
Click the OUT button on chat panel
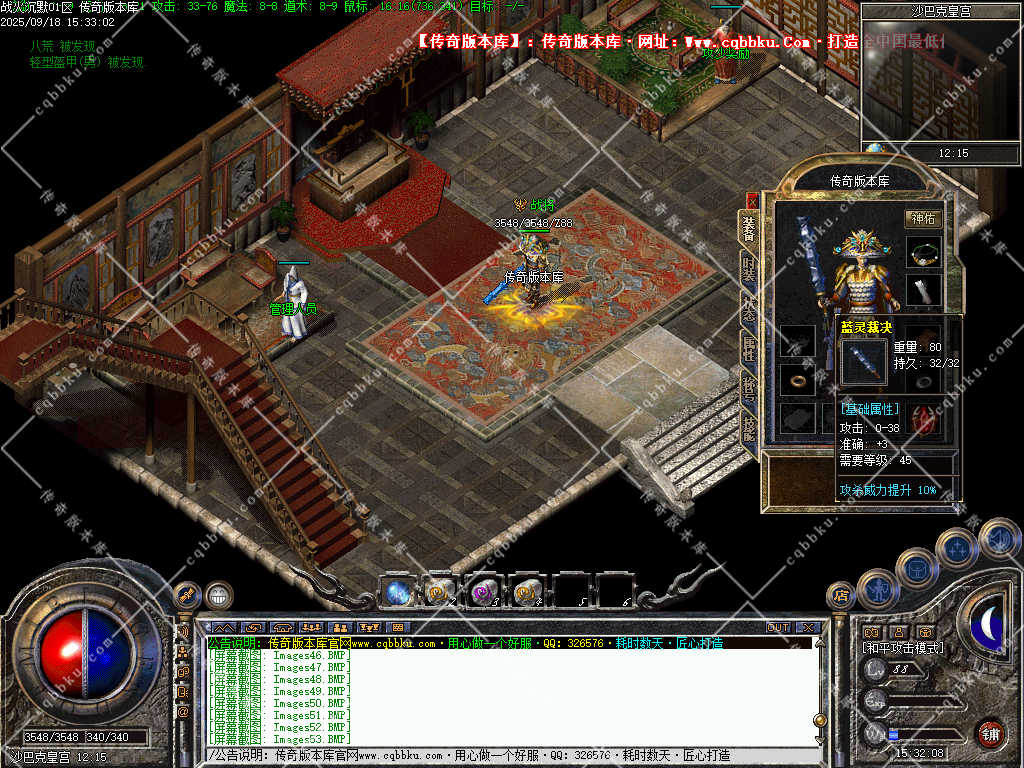[x=778, y=628]
